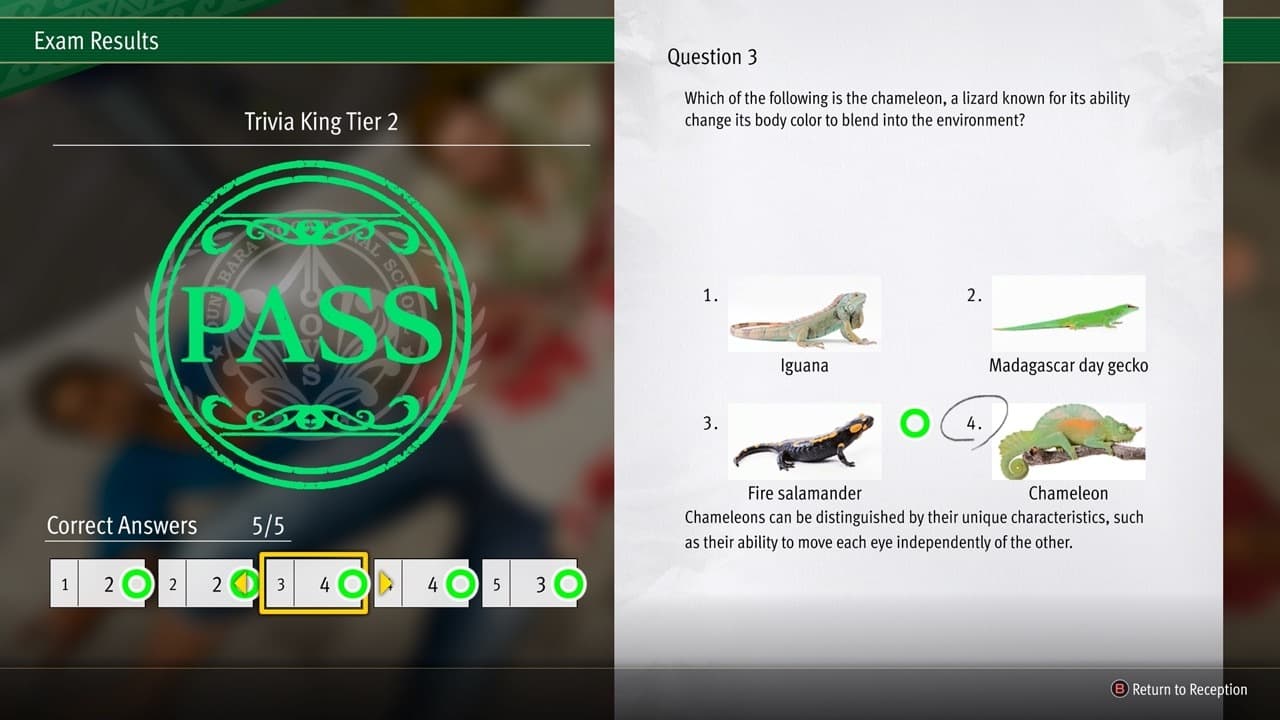The image size is (1280, 720).
Task: Click the Exam Results header bar
Action: [x=96, y=40]
